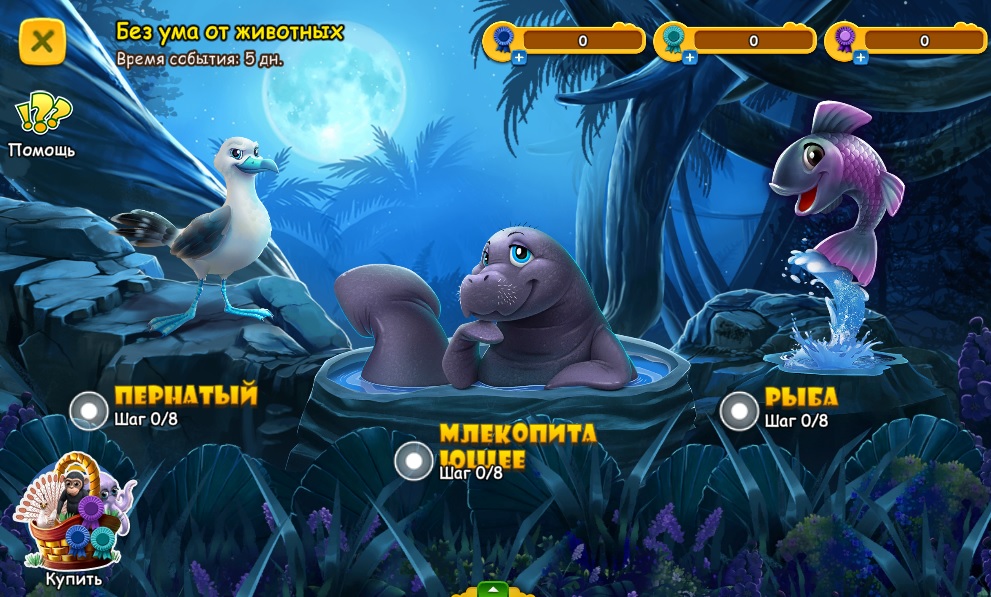
Task: Pick the Рыба fish category
Action: tap(739, 410)
